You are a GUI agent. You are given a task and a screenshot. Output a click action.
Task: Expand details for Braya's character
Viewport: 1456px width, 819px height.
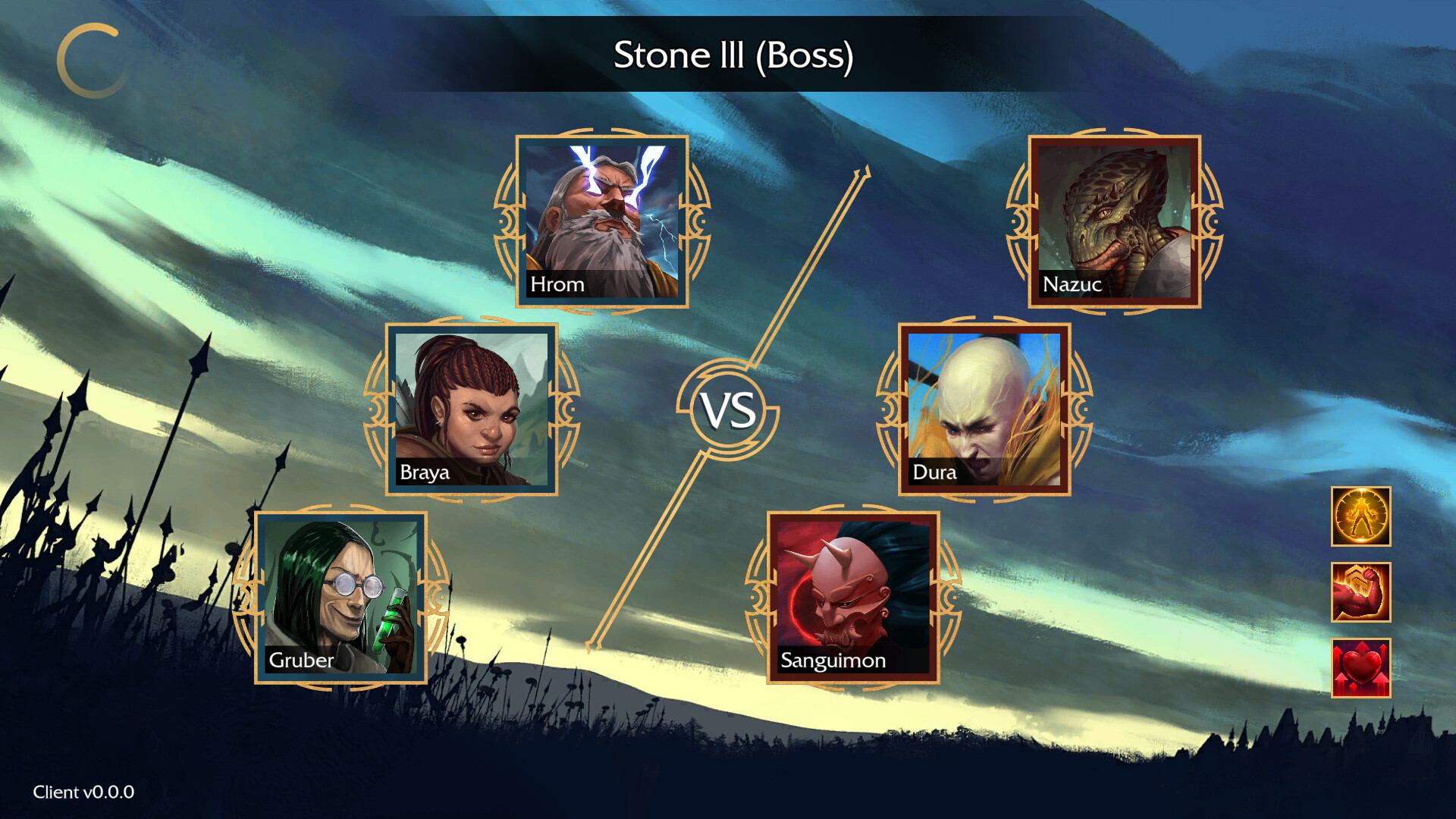(472, 408)
